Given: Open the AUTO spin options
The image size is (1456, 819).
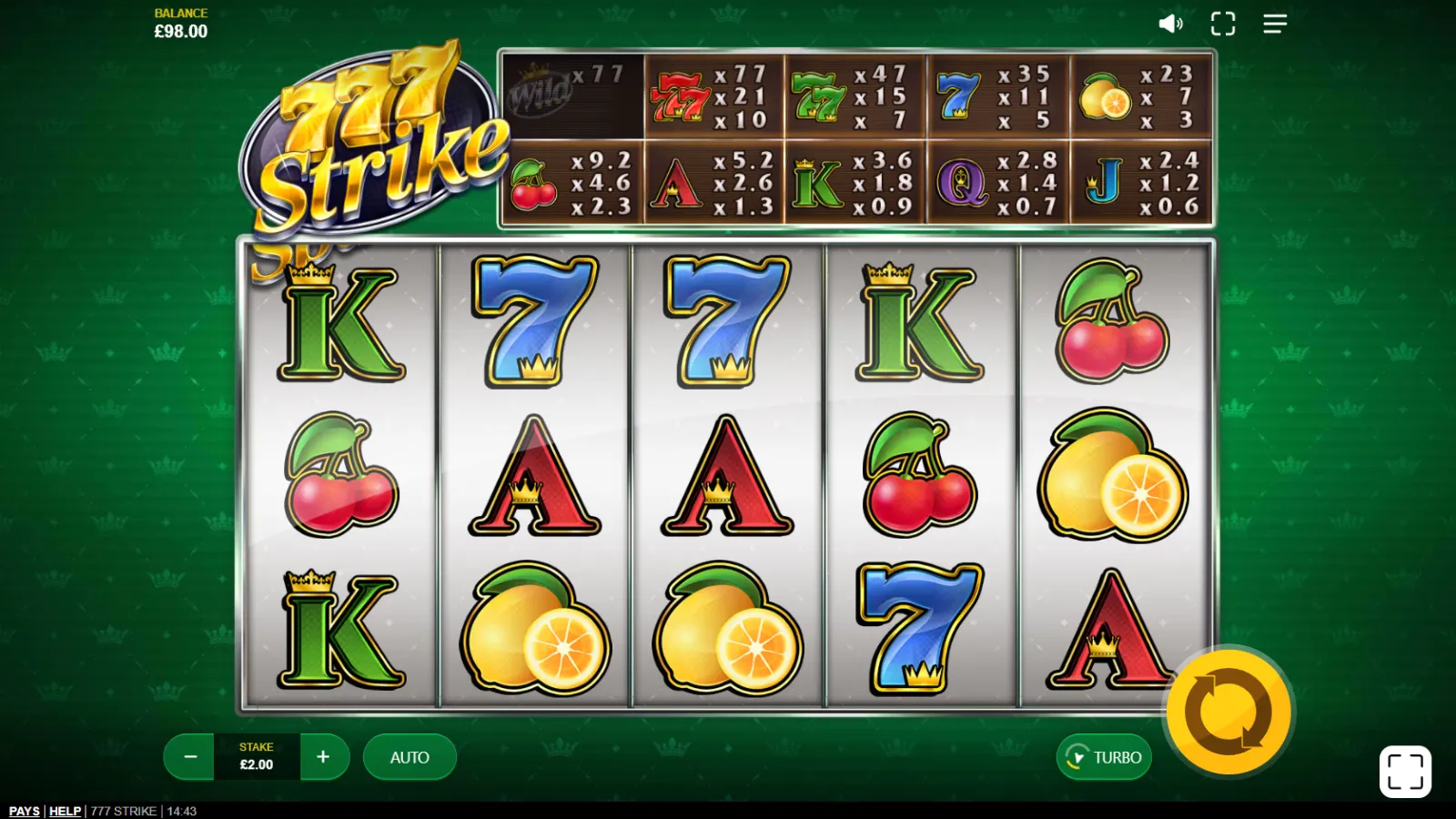Looking at the screenshot, I should click(409, 757).
